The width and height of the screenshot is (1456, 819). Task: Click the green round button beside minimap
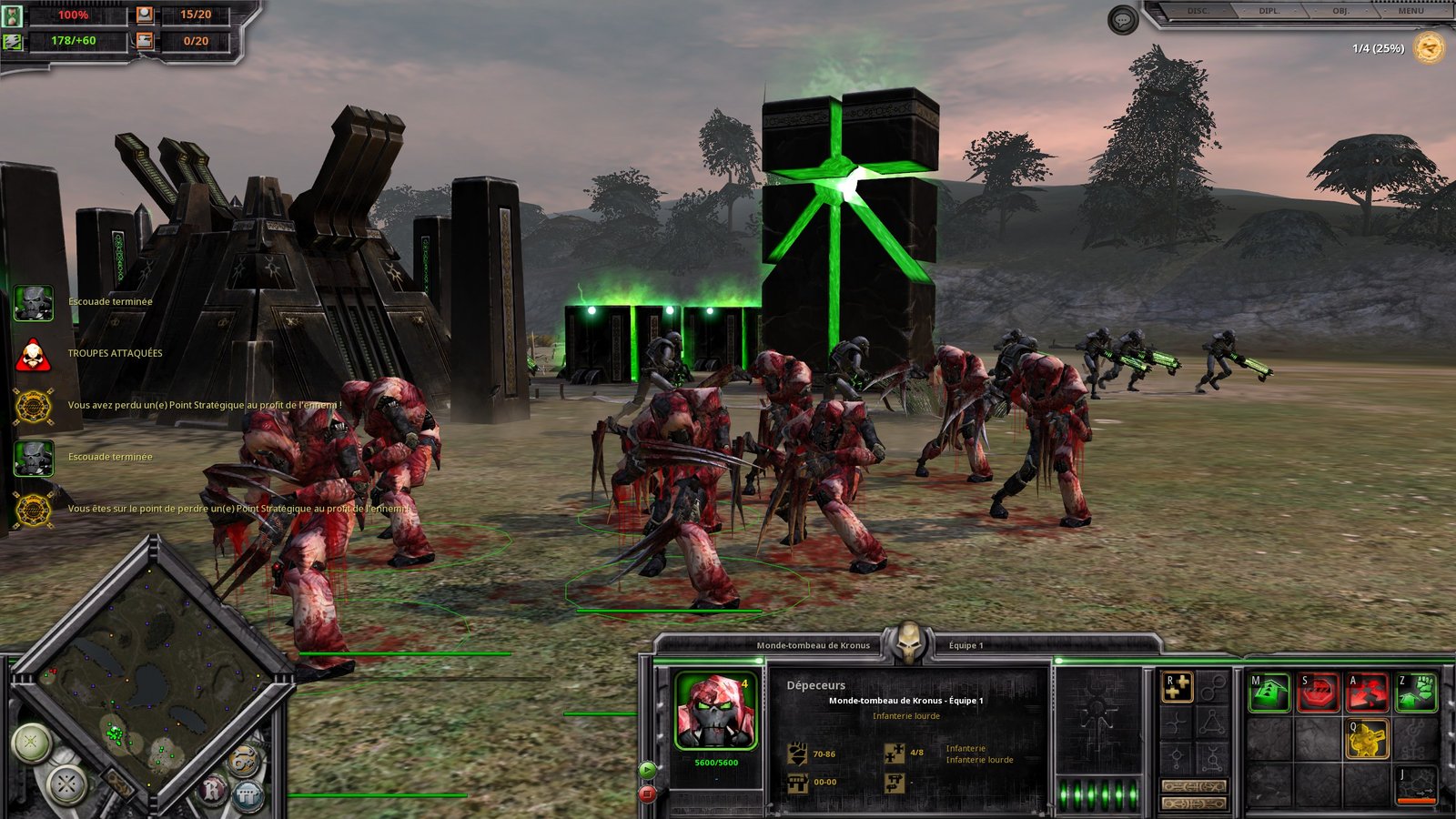[x=31, y=742]
